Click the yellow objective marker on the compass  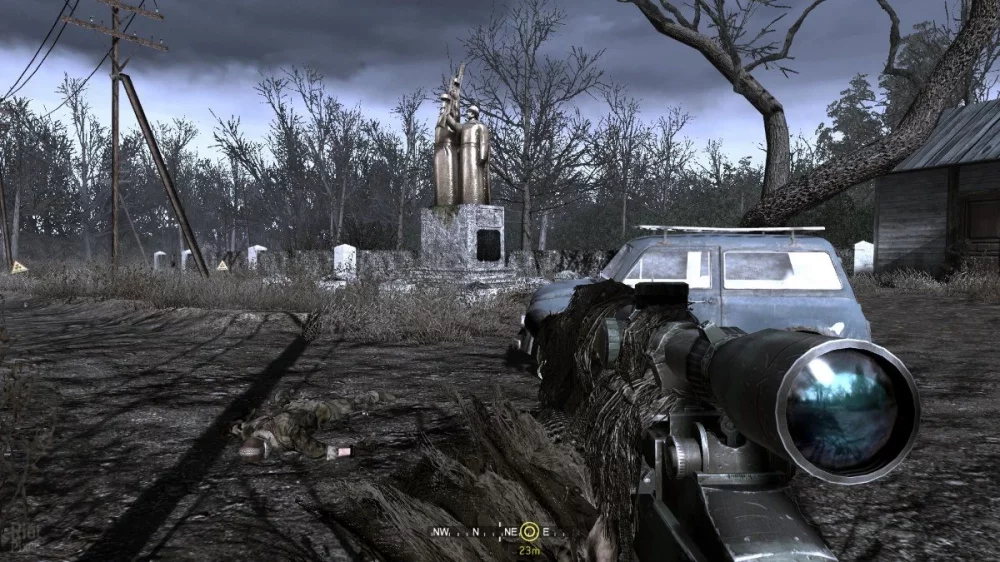(x=529, y=532)
